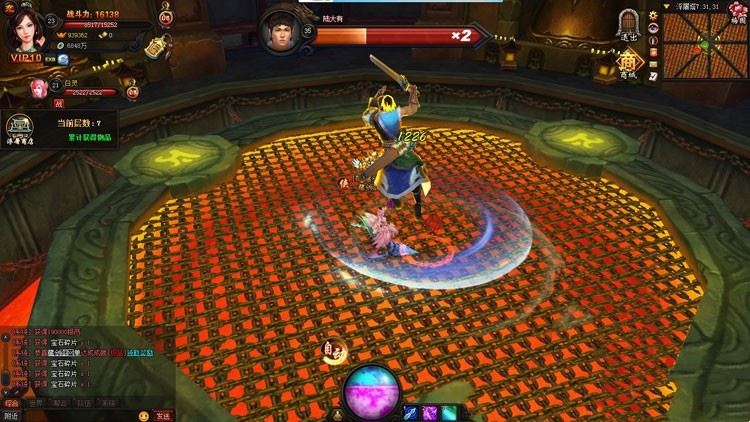Open the 浮屠商店 shop icon
This screenshot has height=422, width=750.
coord(19,128)
